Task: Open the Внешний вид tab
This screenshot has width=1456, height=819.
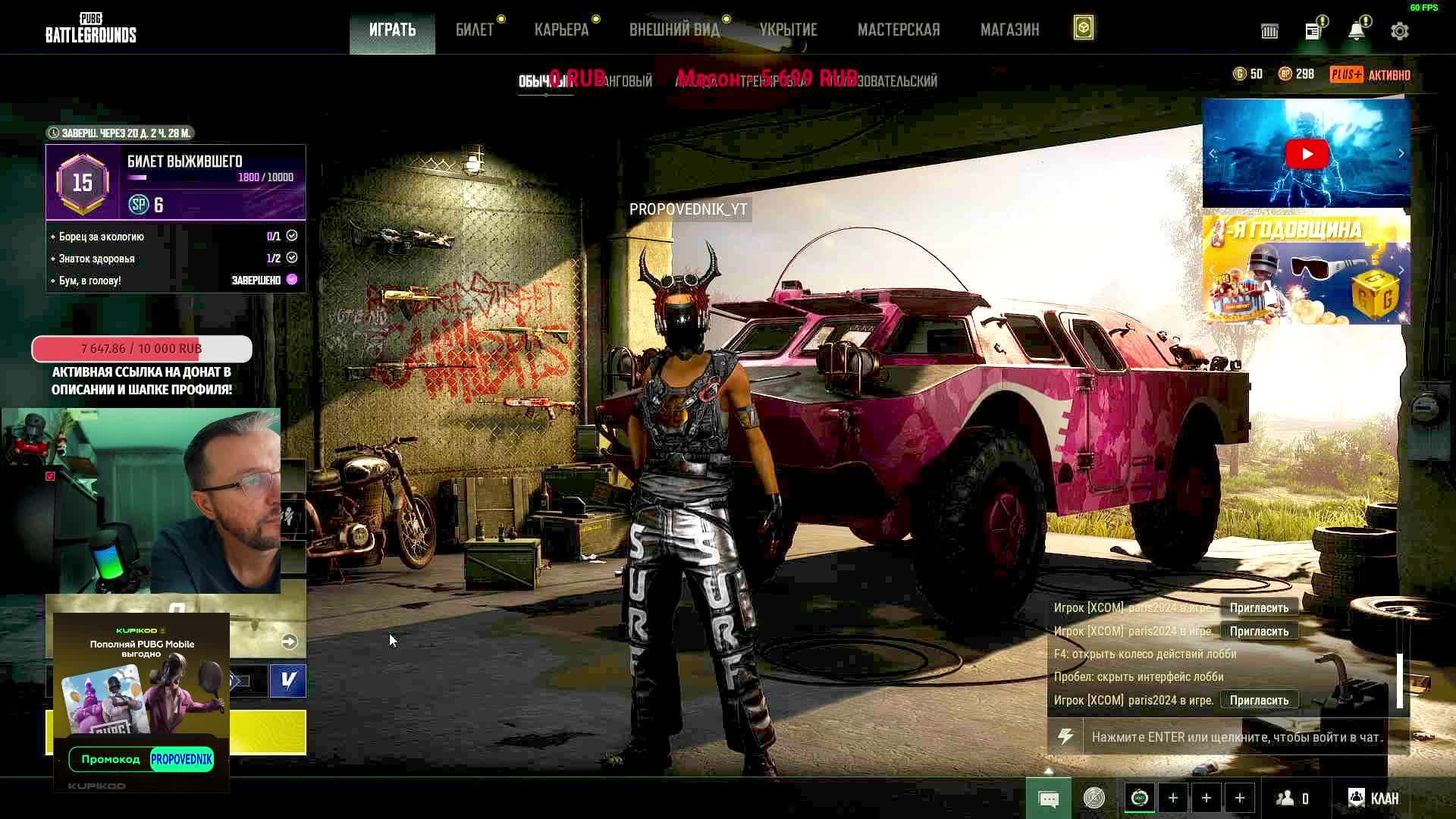Action: click(674, 30)
